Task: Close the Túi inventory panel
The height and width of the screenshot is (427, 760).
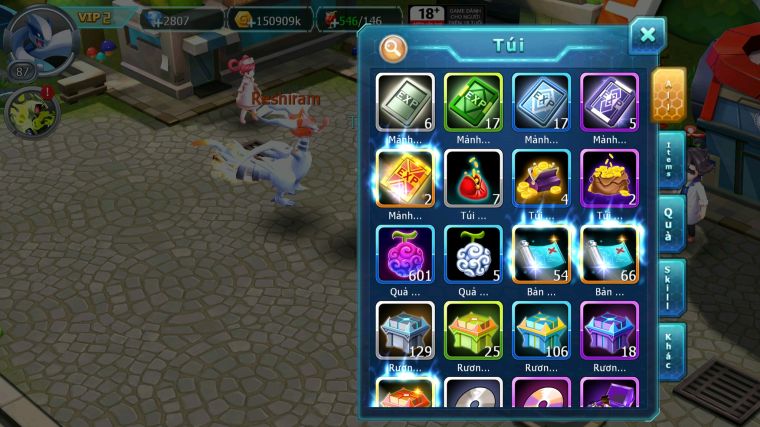Action: pos(647,35)
